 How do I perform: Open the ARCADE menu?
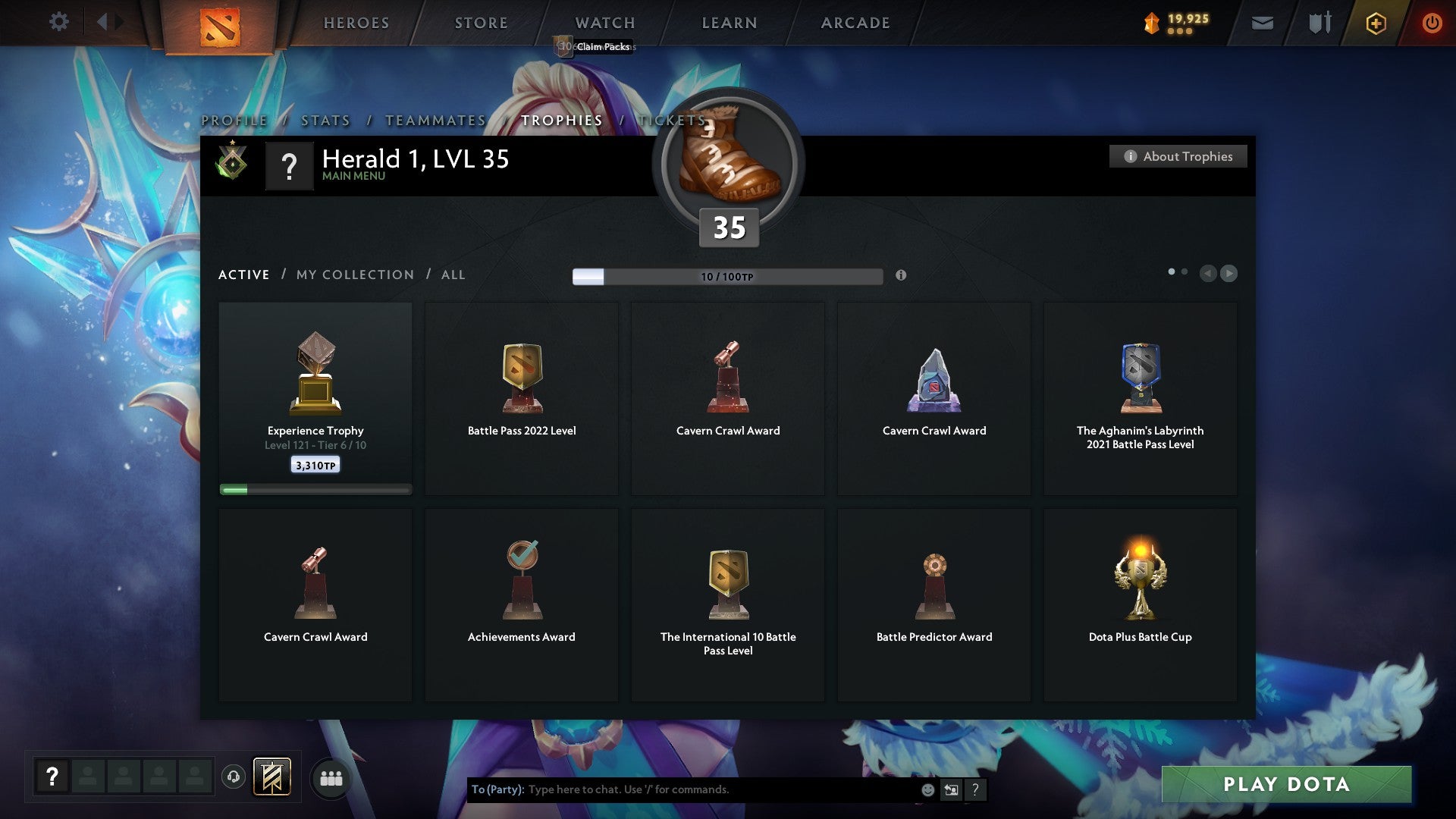pos(855,23)
